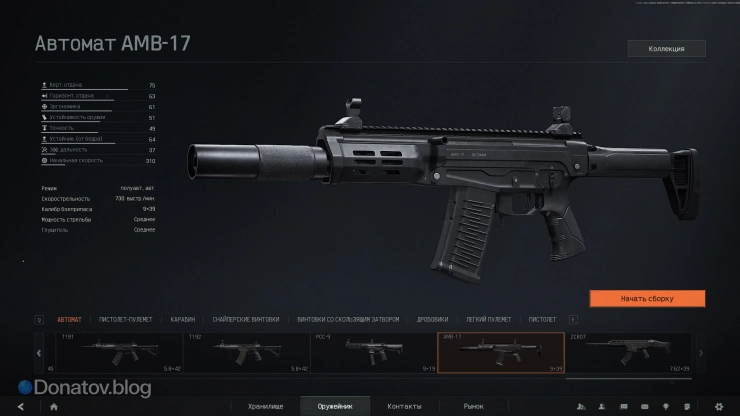Choose the ZCR07 rifle thumbnail
The image size is (740, 416).
point(626,352)
